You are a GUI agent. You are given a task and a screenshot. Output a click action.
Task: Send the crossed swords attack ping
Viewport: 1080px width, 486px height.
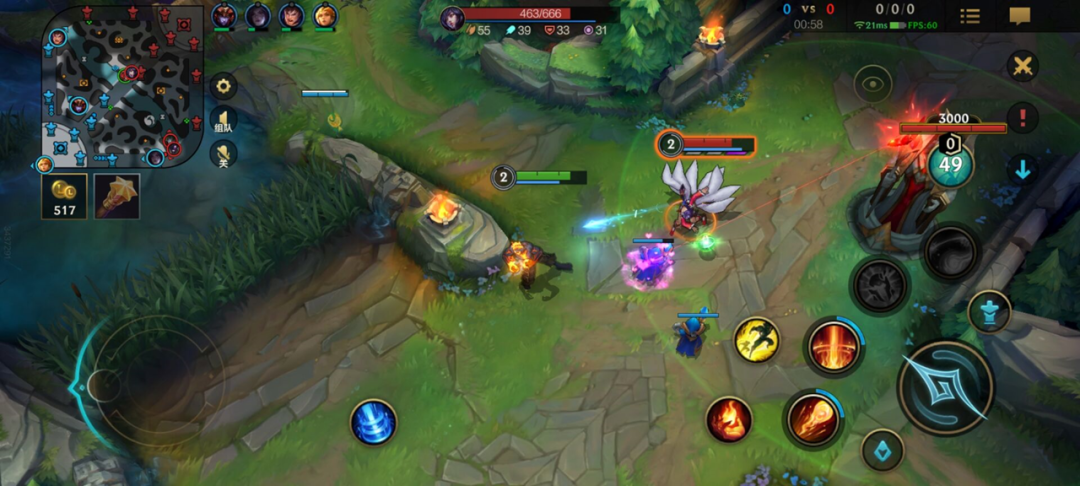point(1022,67)
